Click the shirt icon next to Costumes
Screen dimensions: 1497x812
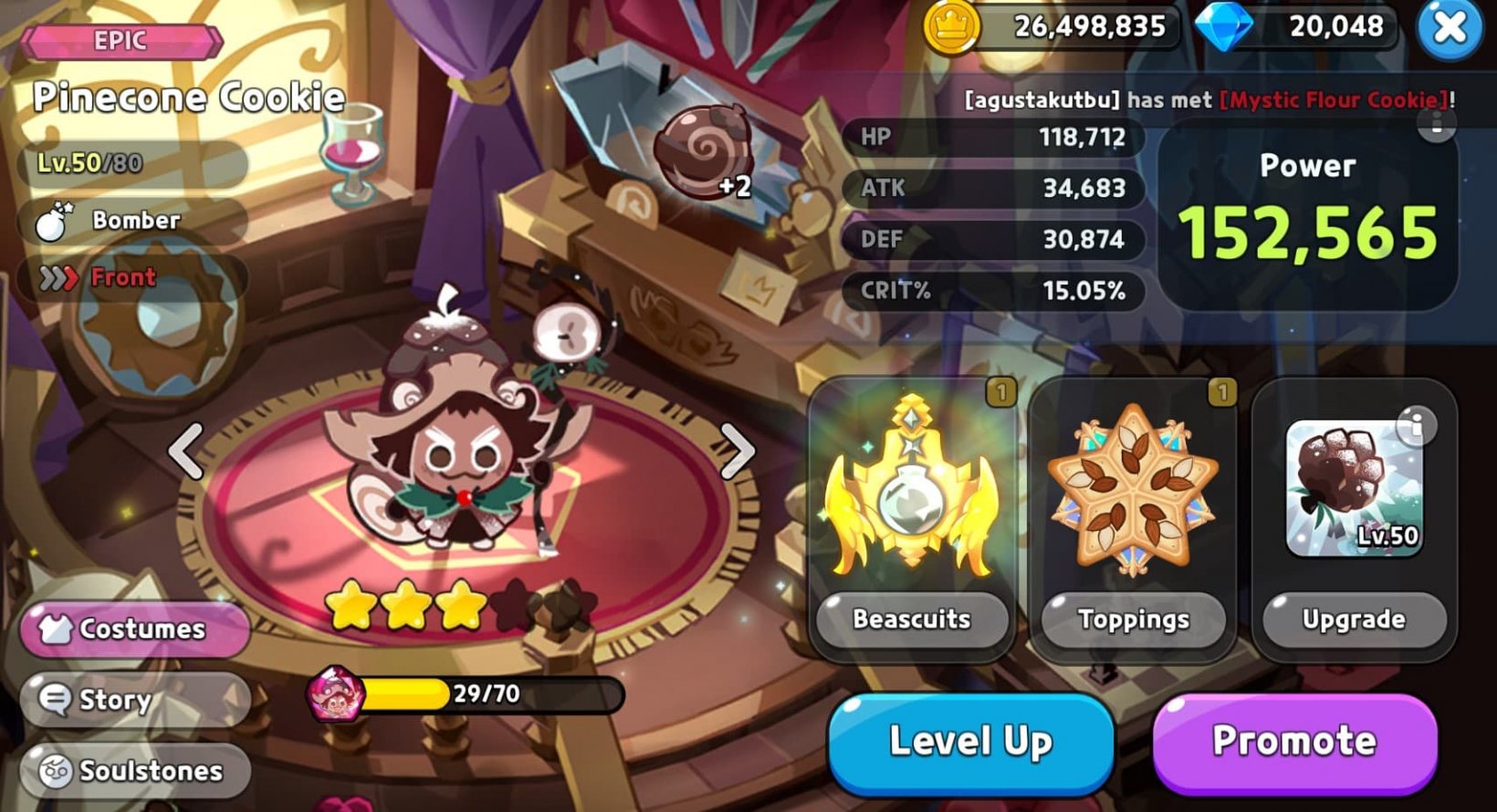[58, 628]
